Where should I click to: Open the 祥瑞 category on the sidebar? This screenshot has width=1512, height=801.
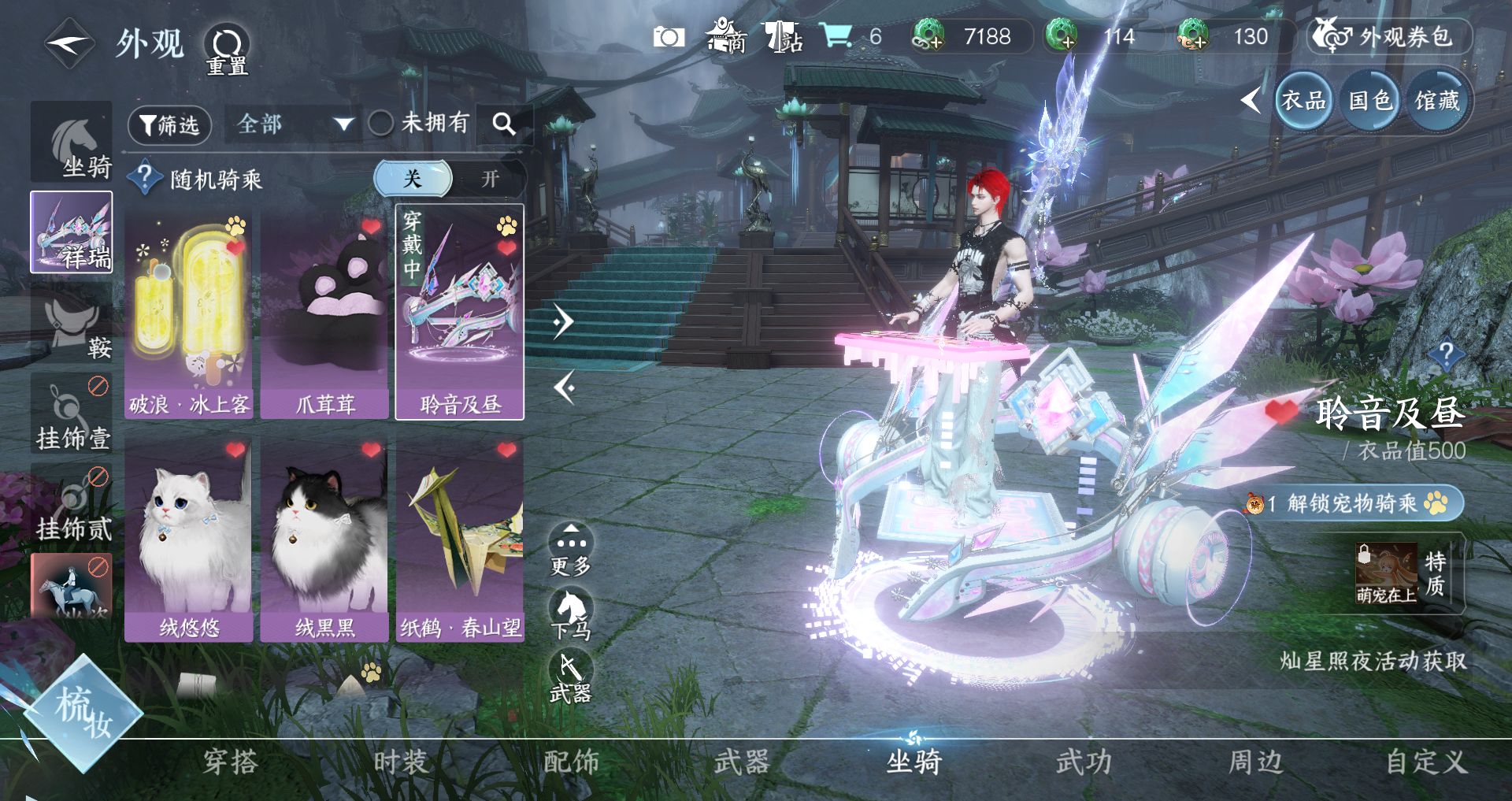tap(72, 232)
